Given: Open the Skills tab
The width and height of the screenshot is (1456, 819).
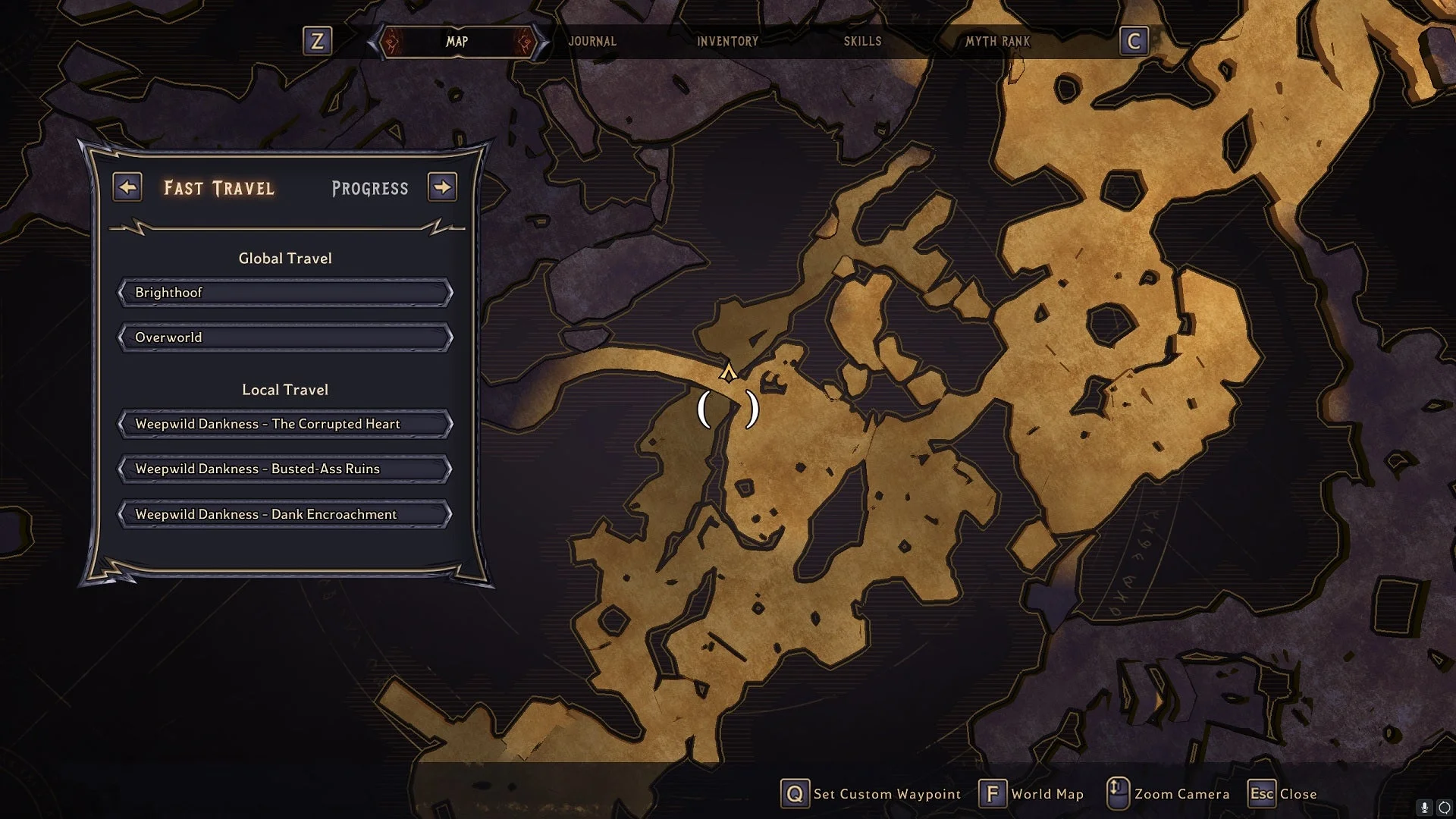Looking at the screenshot, I should 862,42.
